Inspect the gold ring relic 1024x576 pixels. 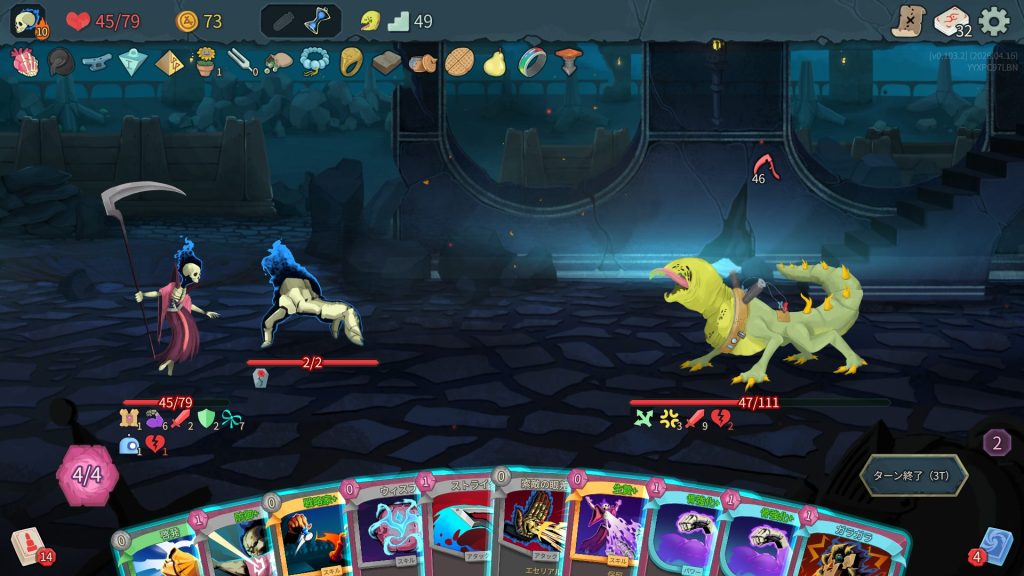pos(351,62)
